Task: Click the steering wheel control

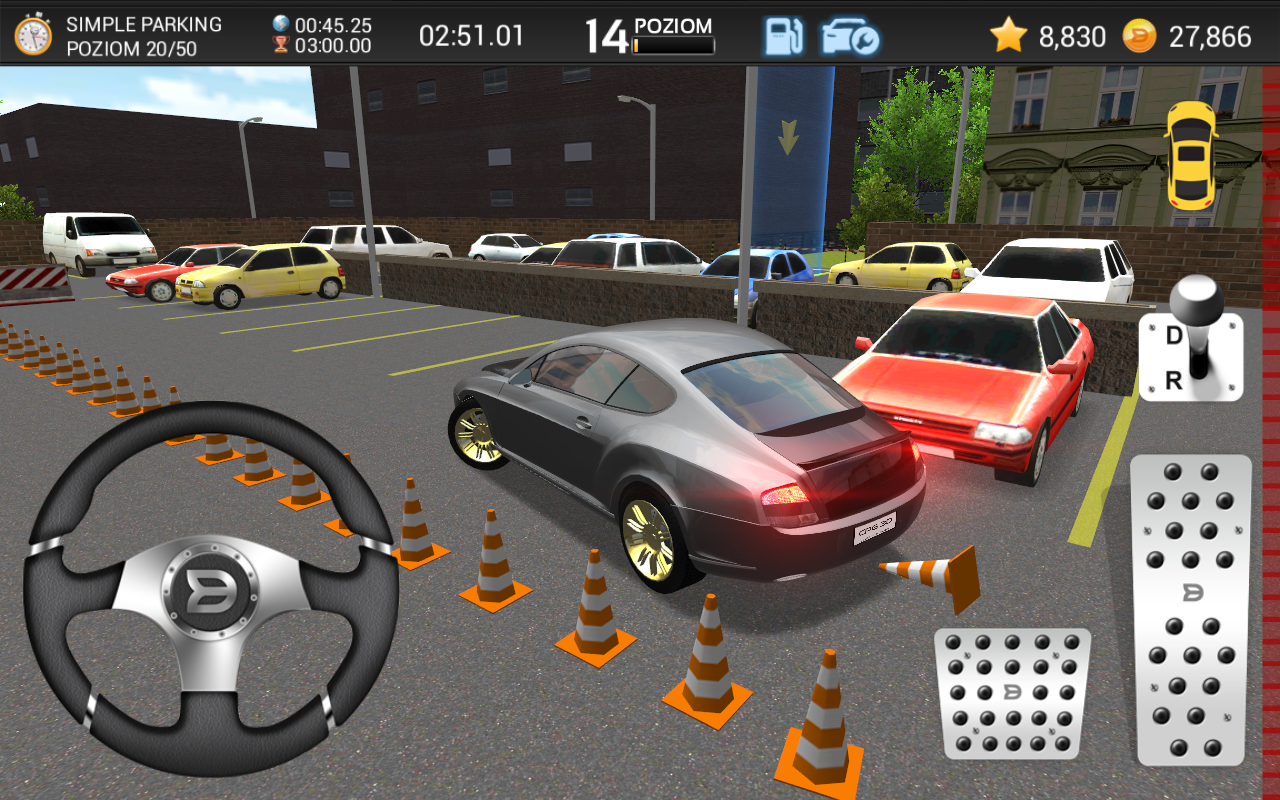Action: point(211,591)
